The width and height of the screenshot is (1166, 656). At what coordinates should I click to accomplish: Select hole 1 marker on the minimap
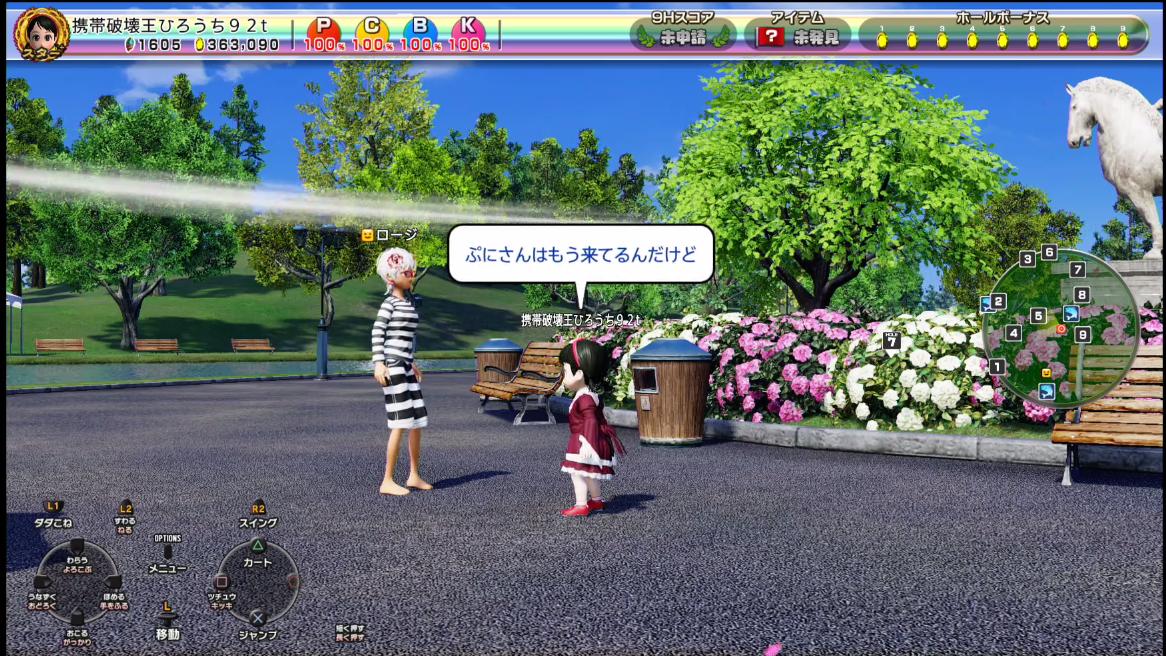click(x=997, y=367)
